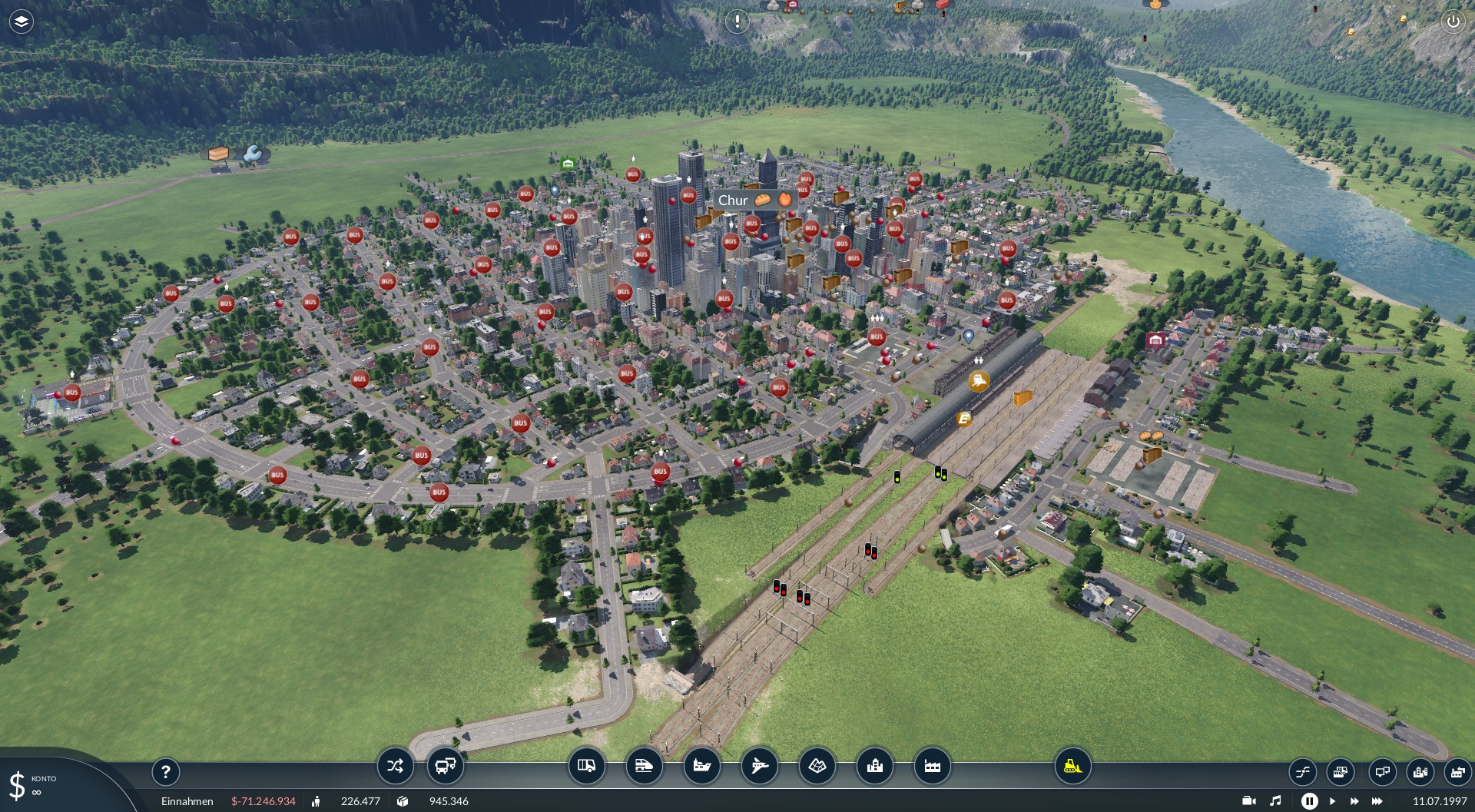Open the rail construction menu
Image resolution: width=1475 pixels, height=812 pixels.
644,766
